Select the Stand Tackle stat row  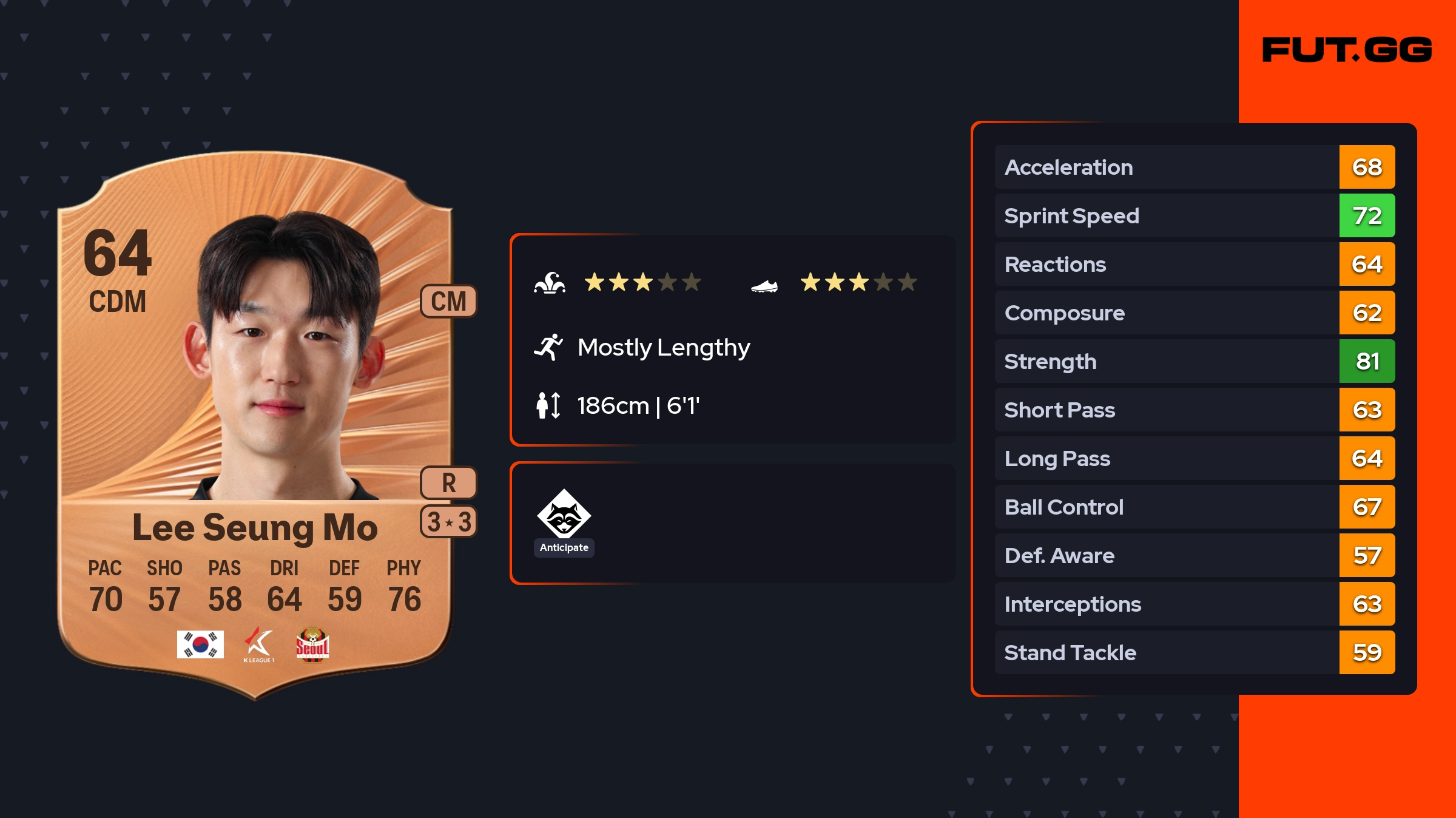pyautogui.click(x=1194, y=653)
